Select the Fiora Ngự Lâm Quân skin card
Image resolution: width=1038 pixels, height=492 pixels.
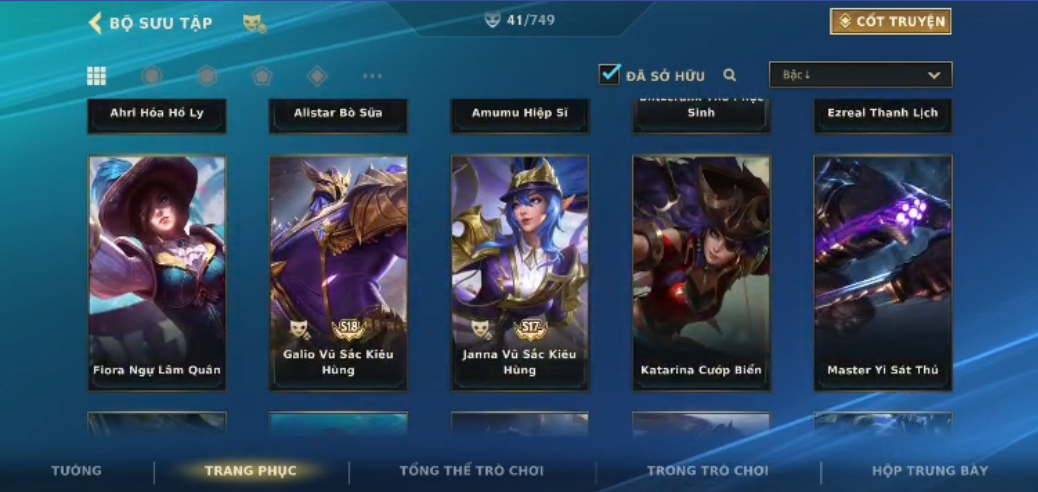tap(157, 272)
